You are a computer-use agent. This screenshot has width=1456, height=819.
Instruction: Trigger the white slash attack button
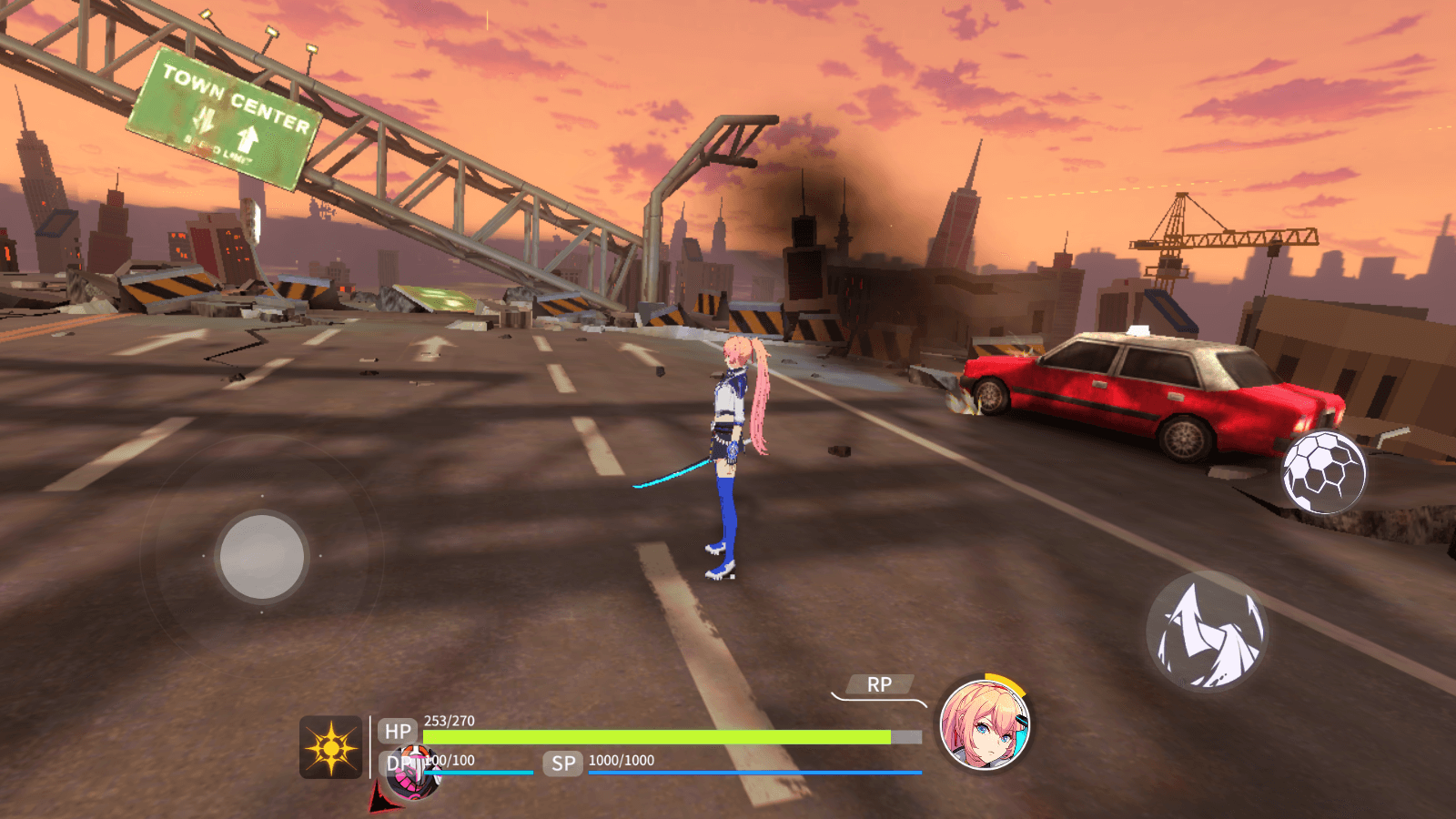click(1207, 632)
